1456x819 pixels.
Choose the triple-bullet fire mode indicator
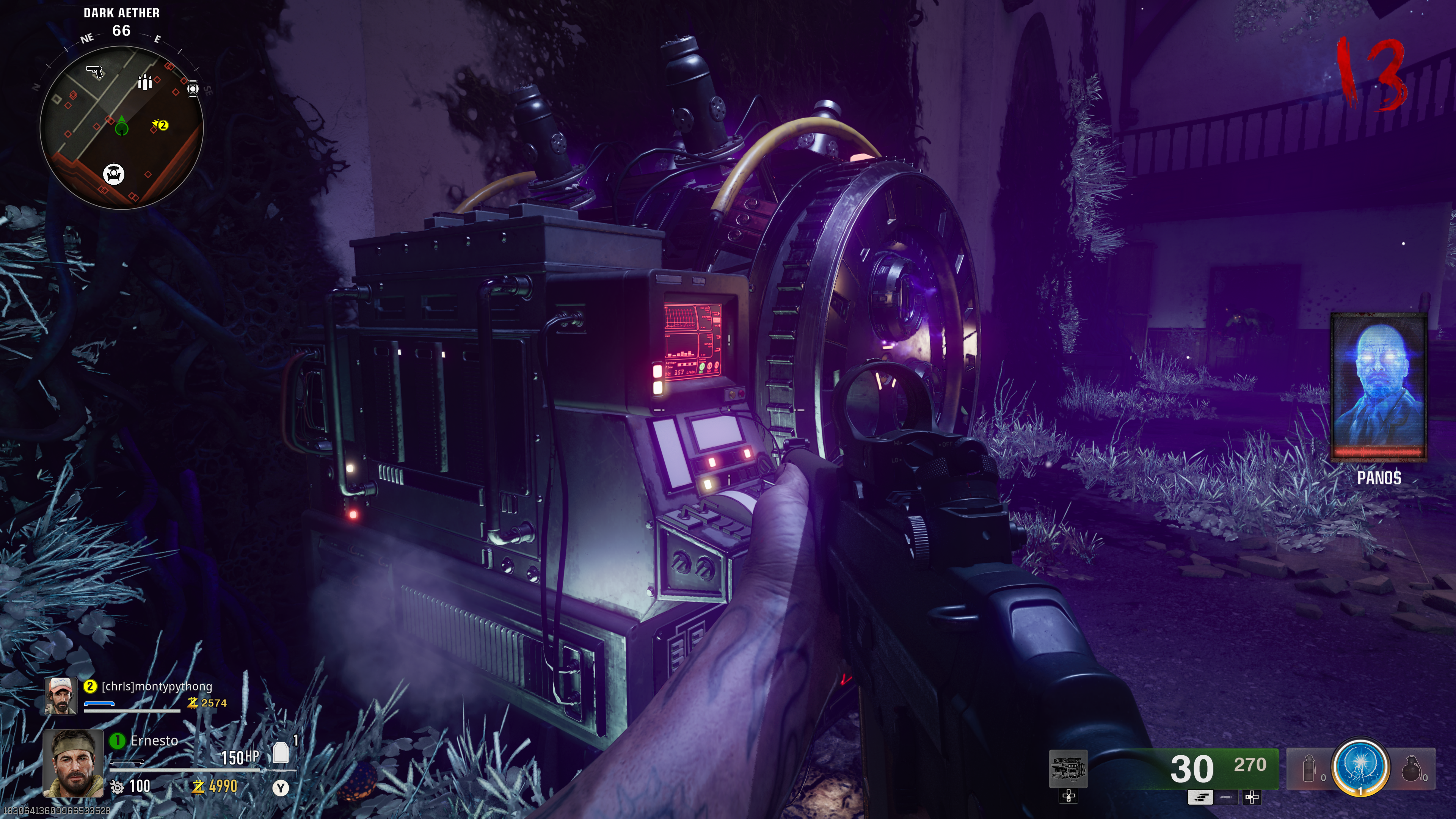(1200, 797)
